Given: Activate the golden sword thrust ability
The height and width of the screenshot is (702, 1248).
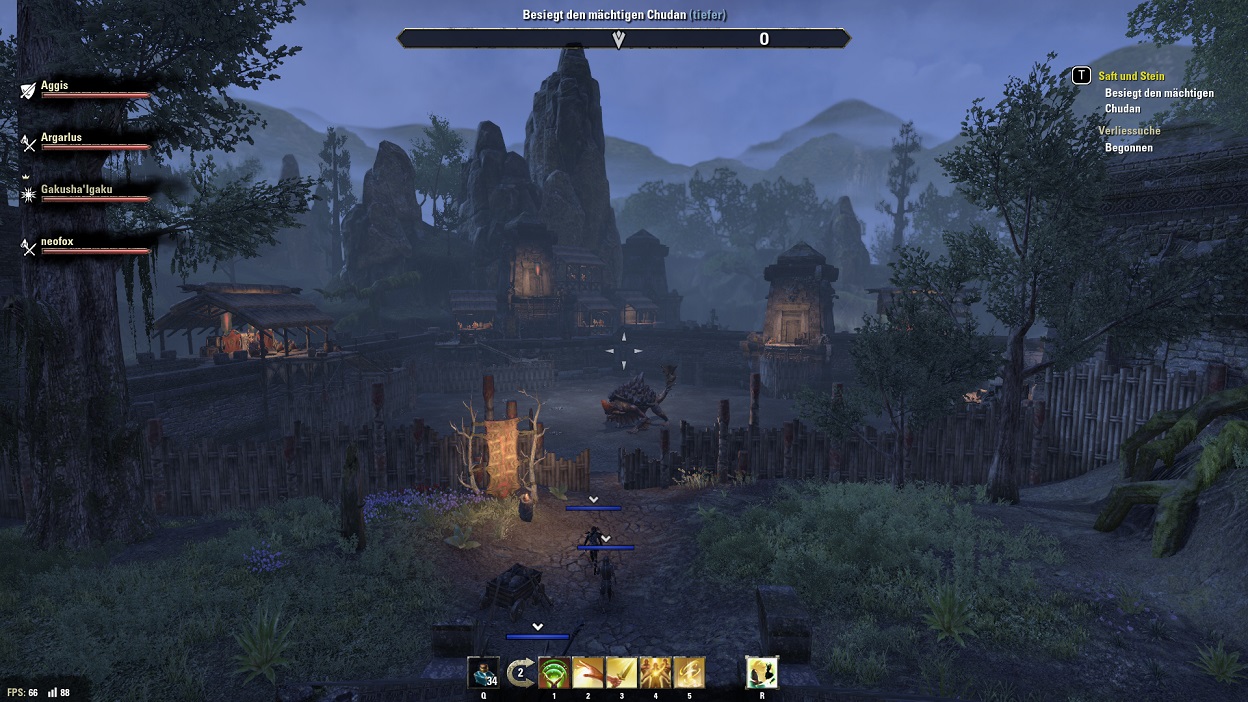Looking at the screenshot, I should pyautogui.click(x=622, y=672).
